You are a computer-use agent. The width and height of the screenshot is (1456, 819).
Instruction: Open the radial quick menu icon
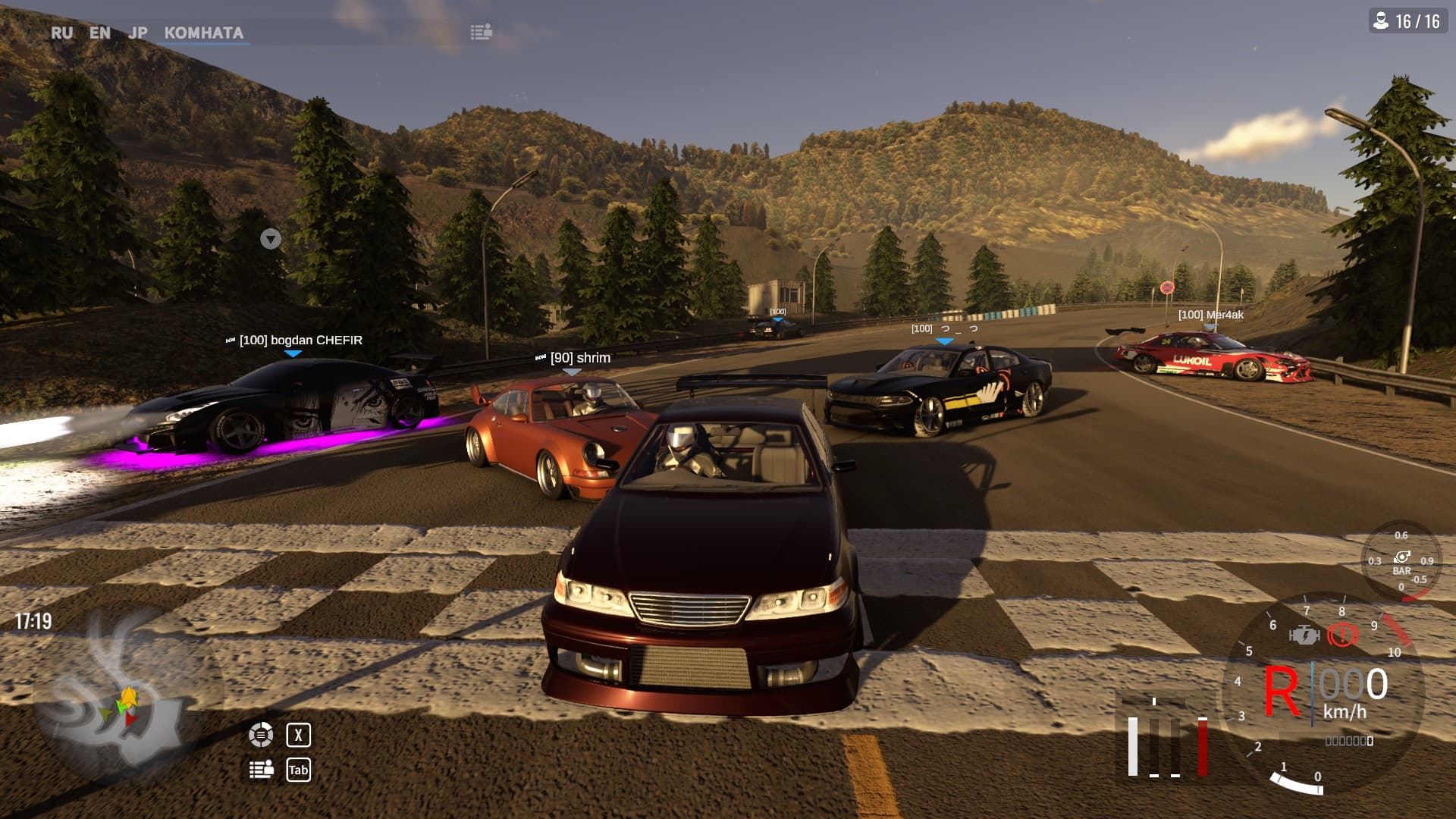pyautogui.click(x=261, y=734)
